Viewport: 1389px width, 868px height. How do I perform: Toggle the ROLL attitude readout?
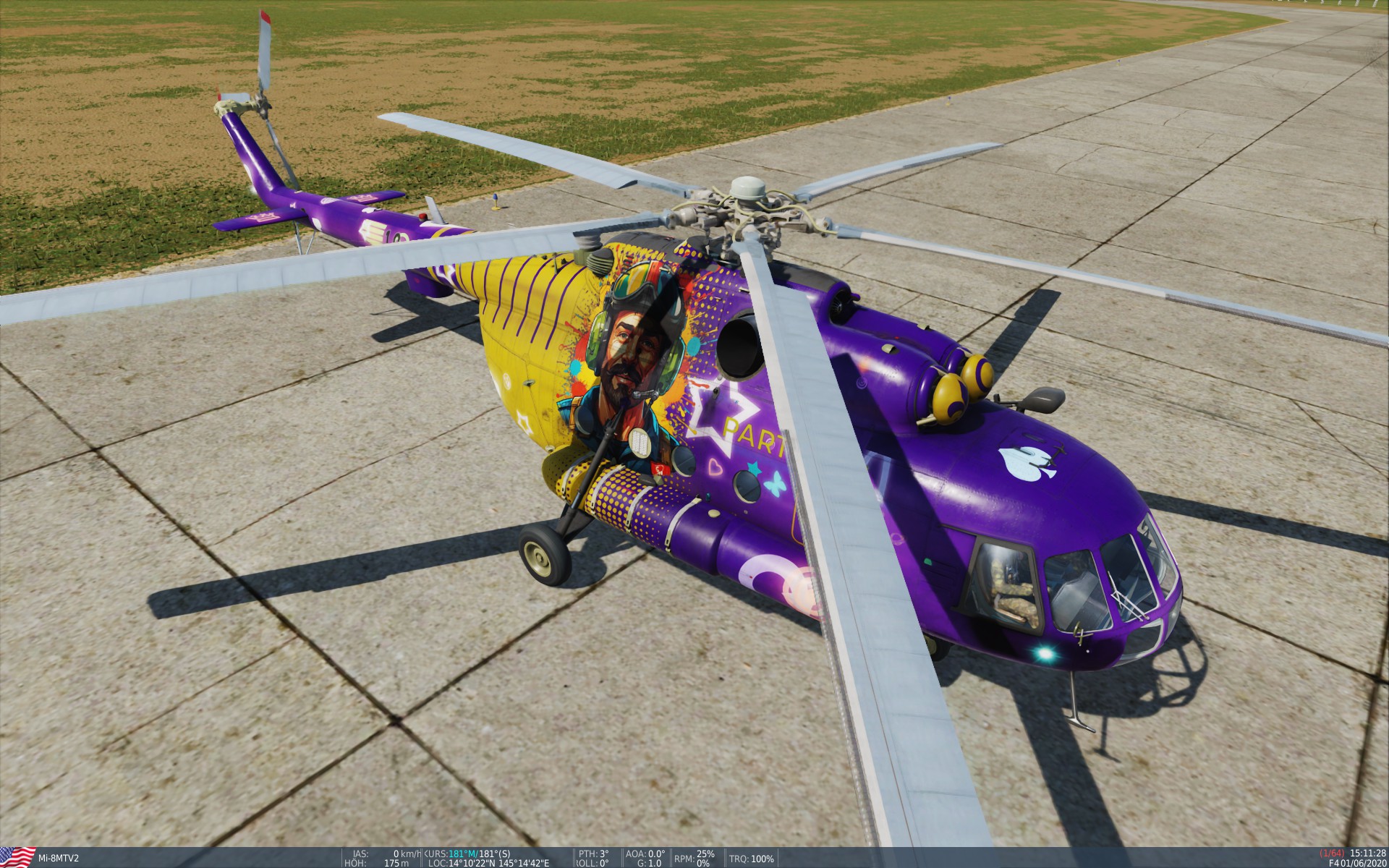point(593,862)
